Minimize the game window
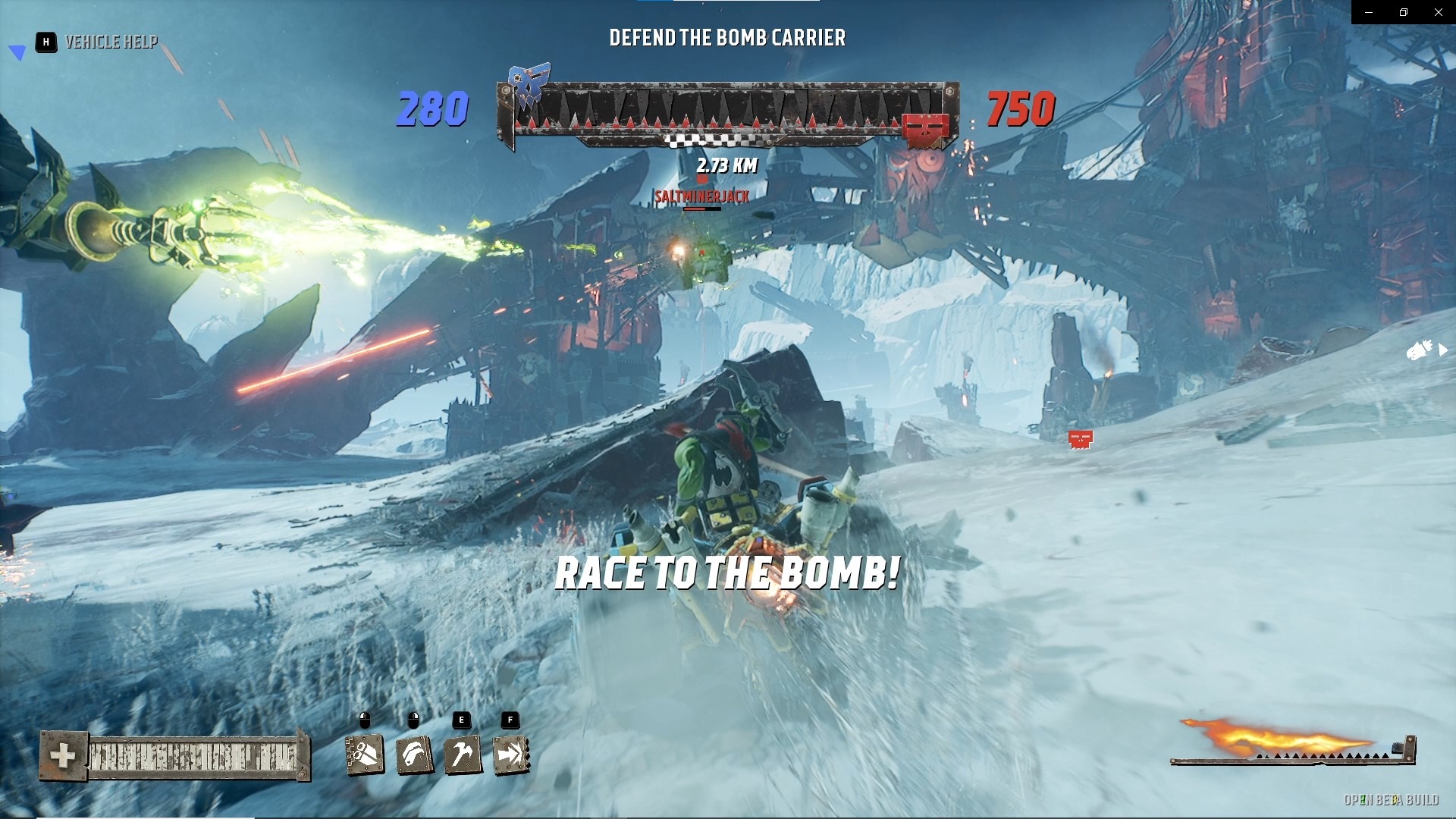This screenshot has height=819, width=1456. (x=1369, y=12)
